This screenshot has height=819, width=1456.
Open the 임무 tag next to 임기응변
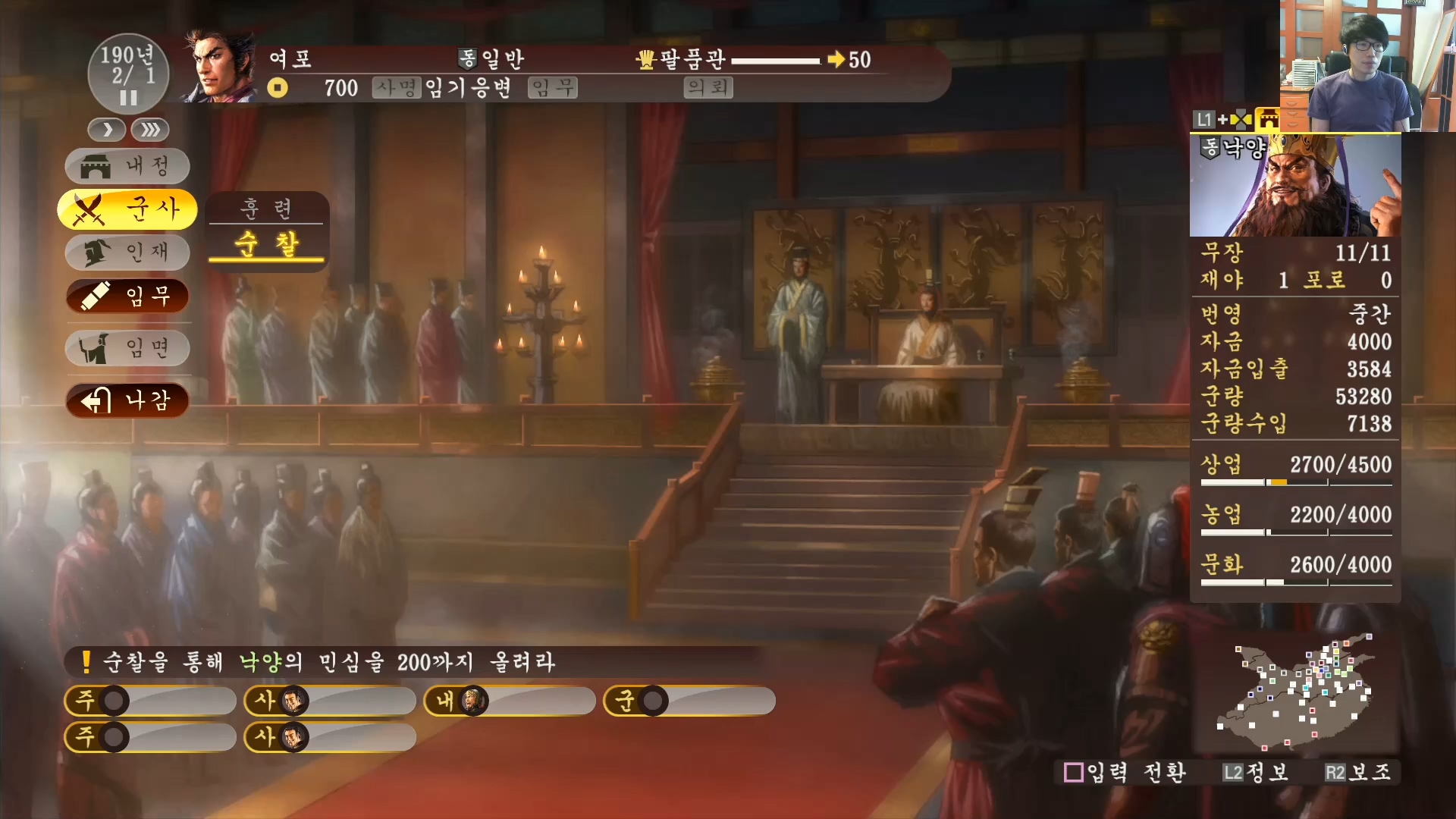[552, 87]
